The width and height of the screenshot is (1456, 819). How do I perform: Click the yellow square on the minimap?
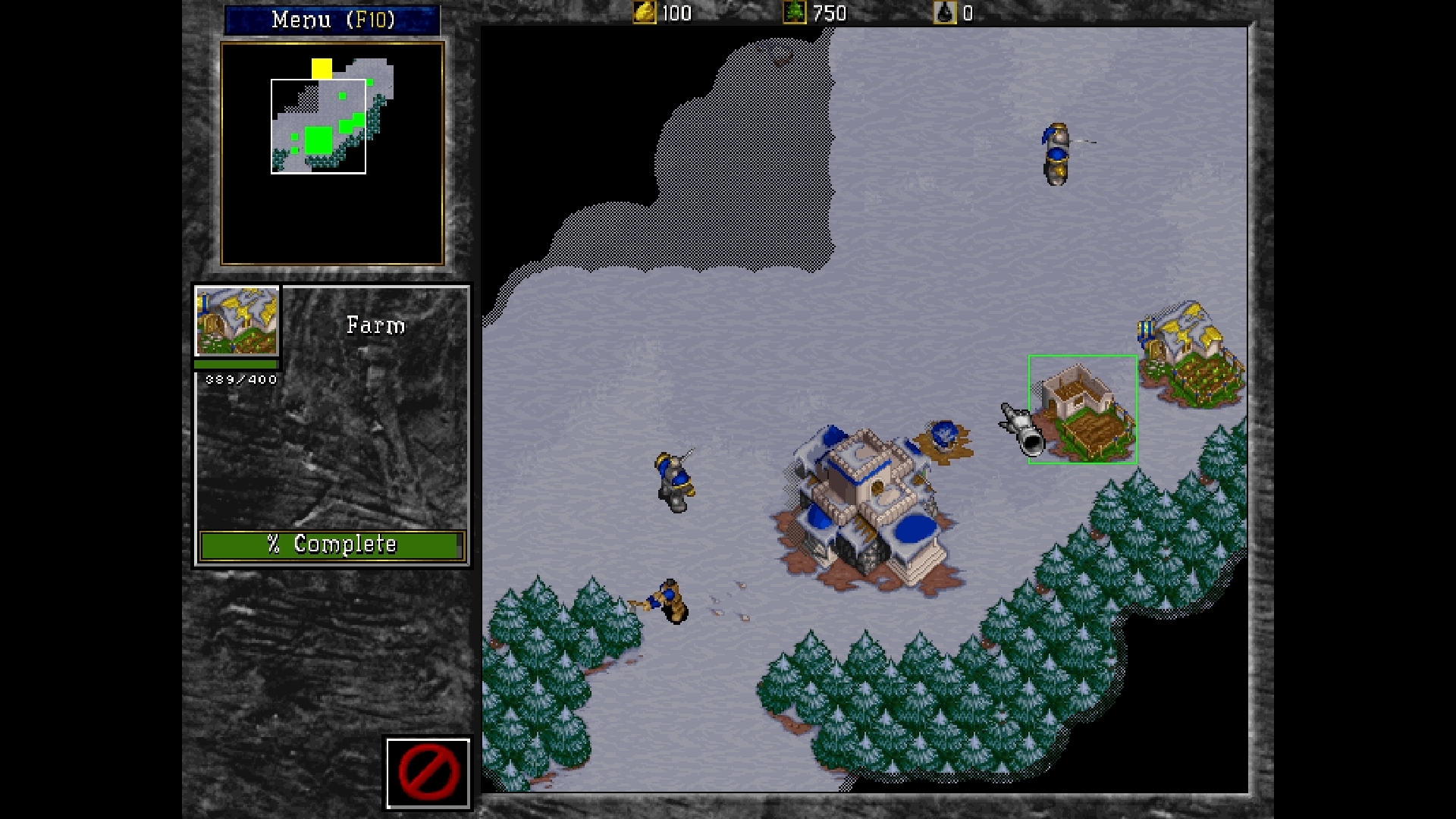pos(322,68)
